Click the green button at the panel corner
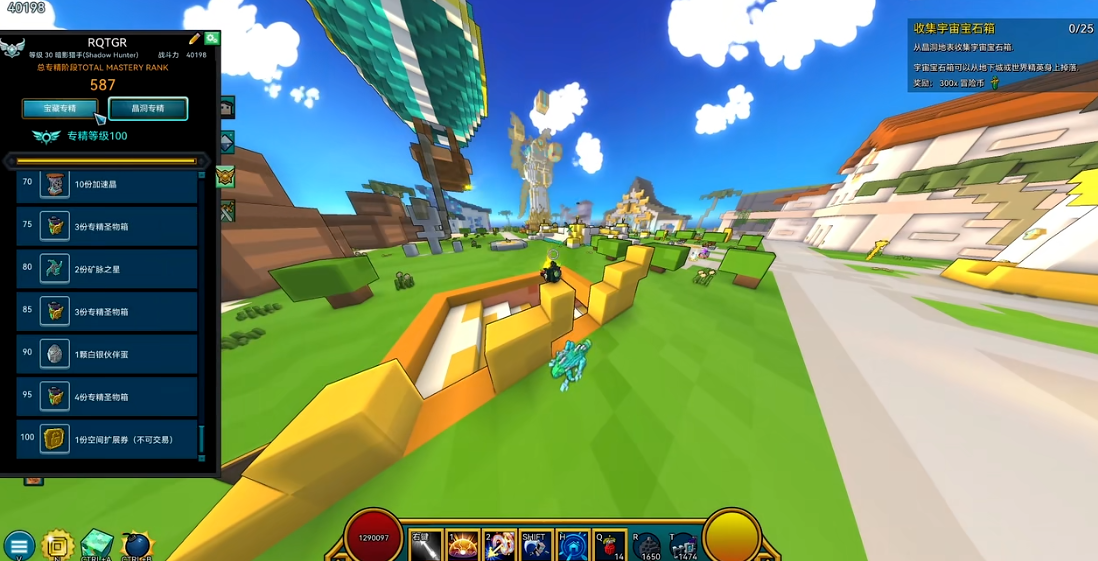 click(x=212, y=38)
